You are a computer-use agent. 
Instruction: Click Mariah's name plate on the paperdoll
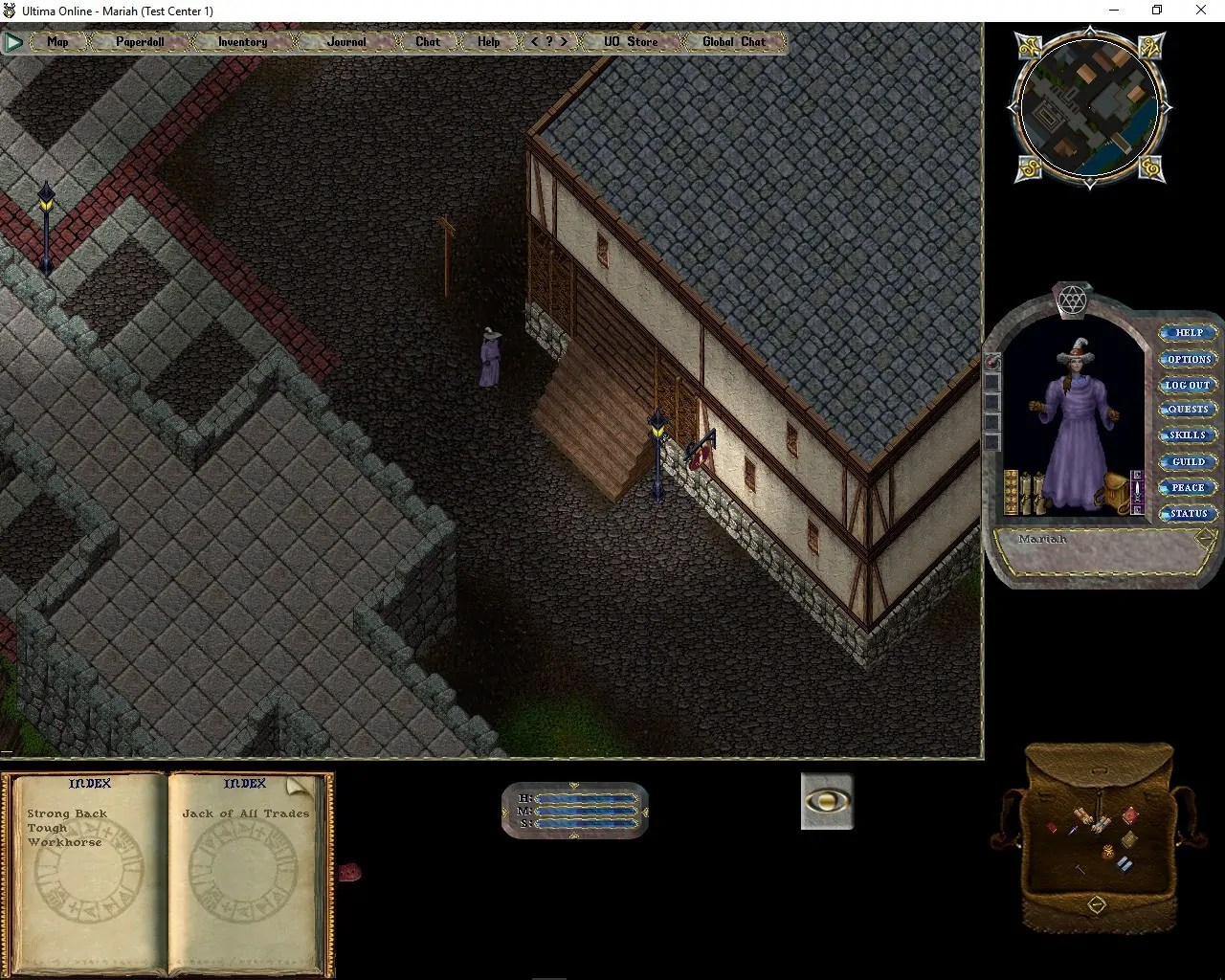click(x=1043, y=540)
